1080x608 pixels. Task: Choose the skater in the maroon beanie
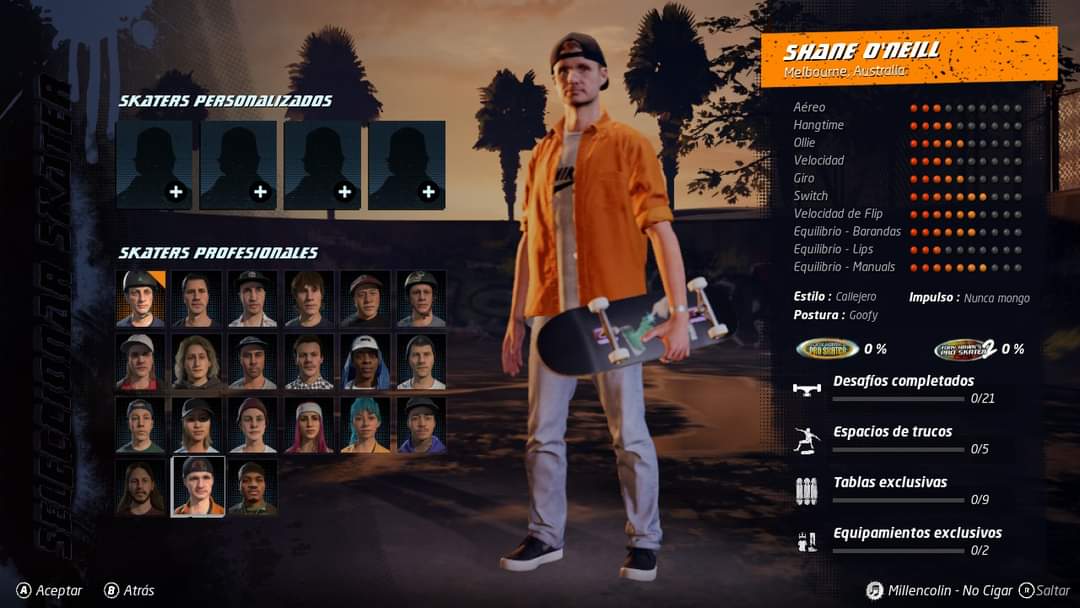click(253, 425)
